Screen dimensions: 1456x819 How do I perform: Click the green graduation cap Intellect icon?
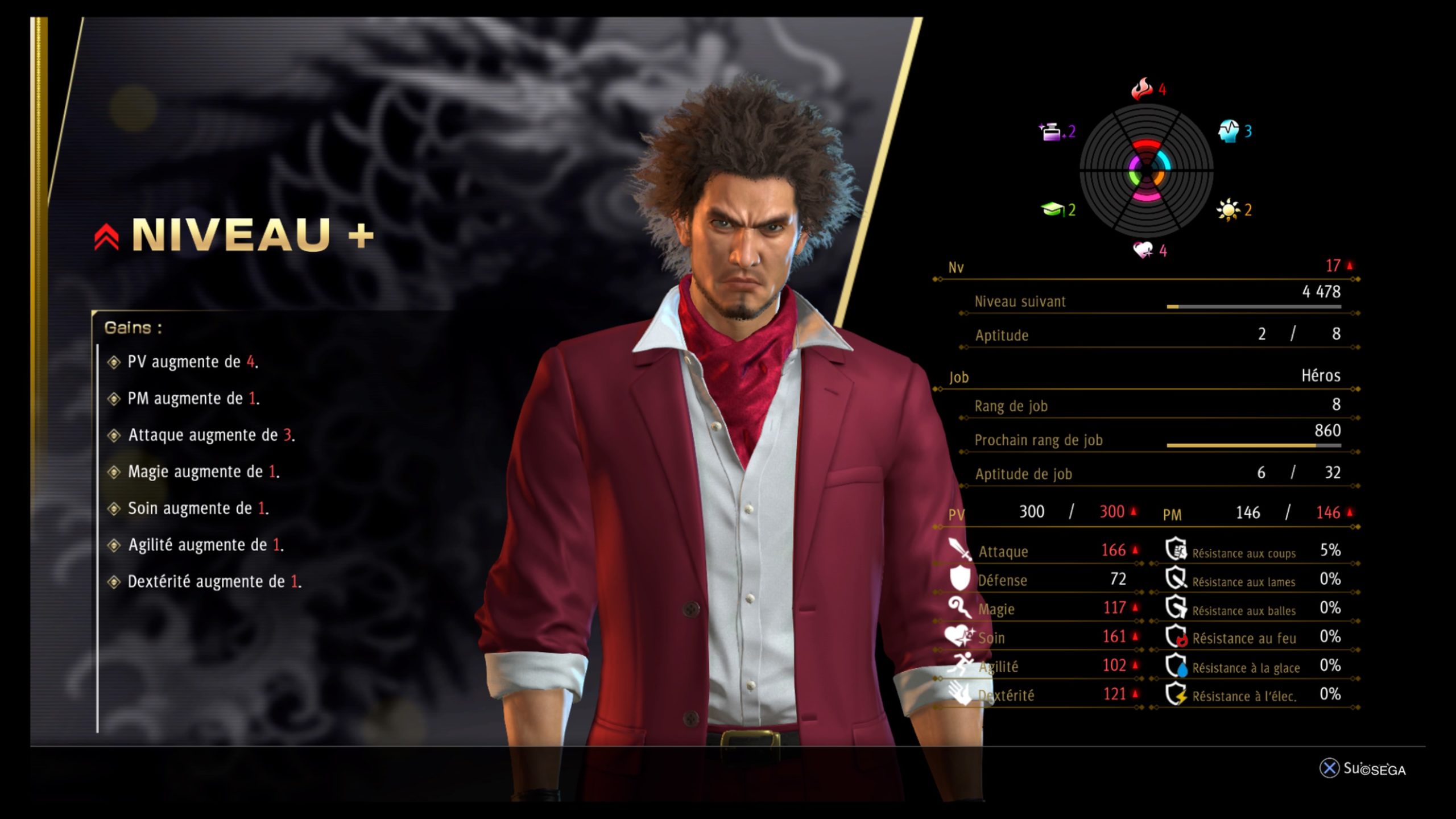[x=1053, y=210]
